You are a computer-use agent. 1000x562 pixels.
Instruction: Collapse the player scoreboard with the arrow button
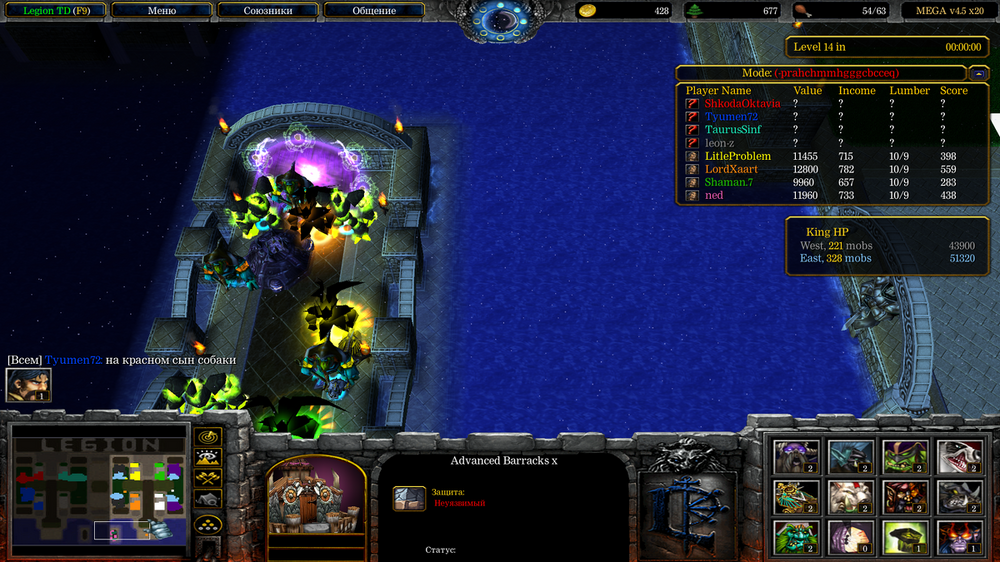click(977, 73)
